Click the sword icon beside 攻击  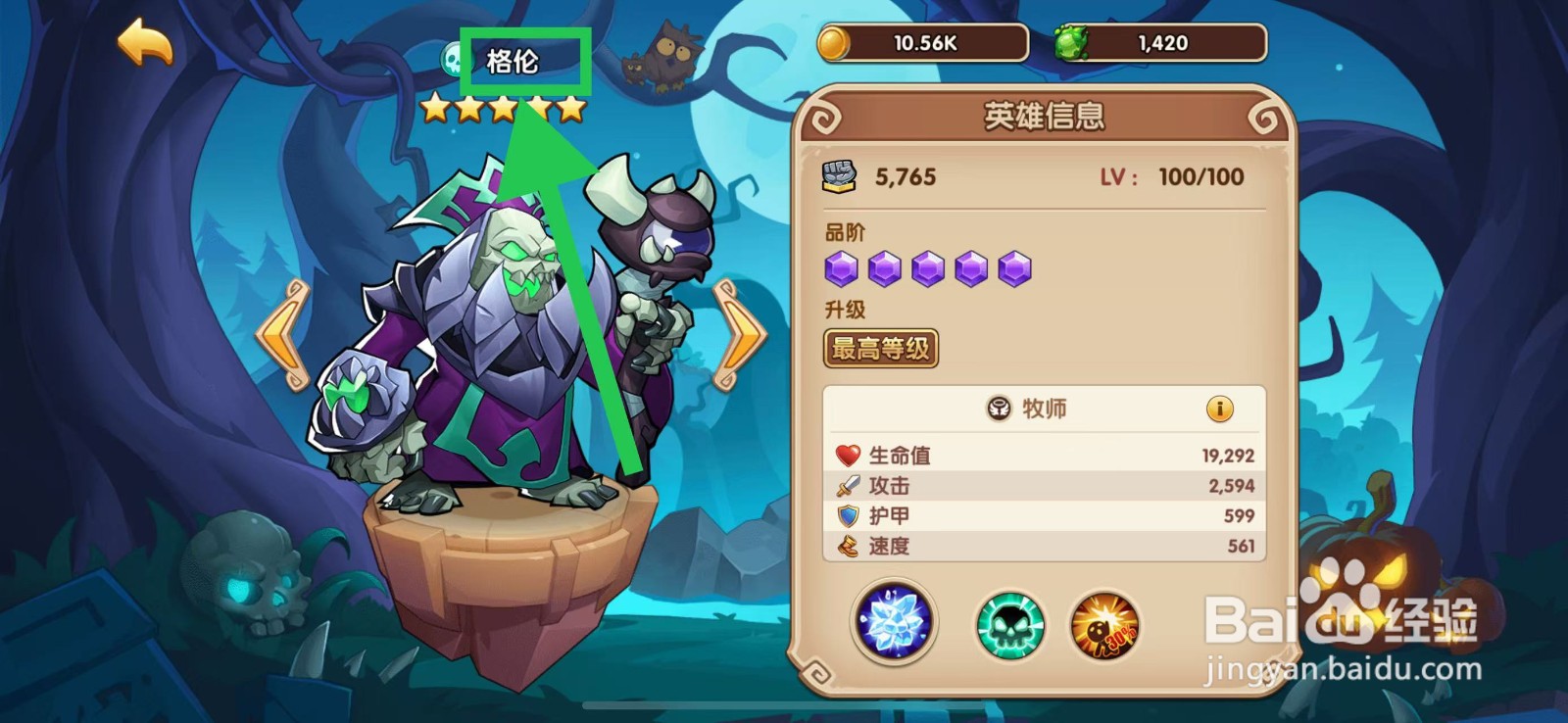pos(847,484)
